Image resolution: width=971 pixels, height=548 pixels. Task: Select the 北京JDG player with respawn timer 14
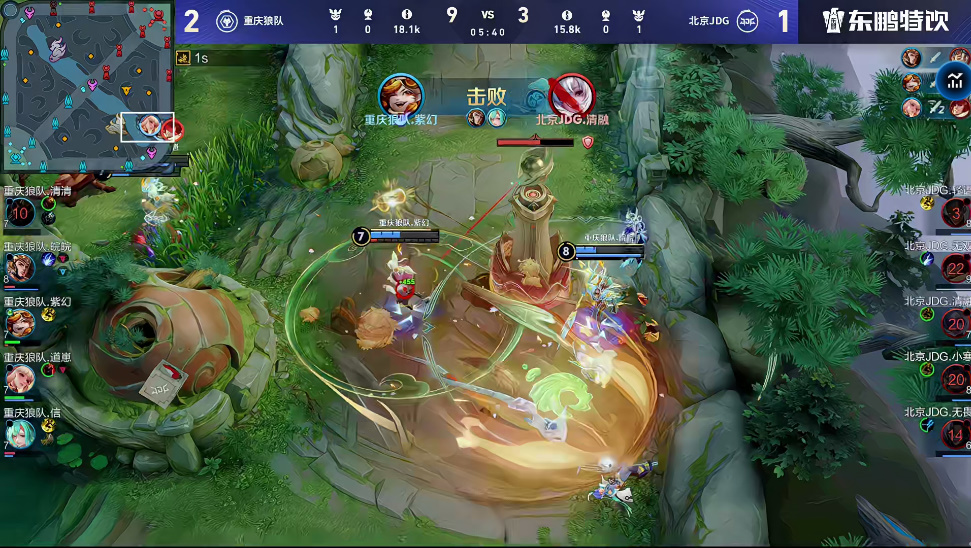[x=956, y=434]
